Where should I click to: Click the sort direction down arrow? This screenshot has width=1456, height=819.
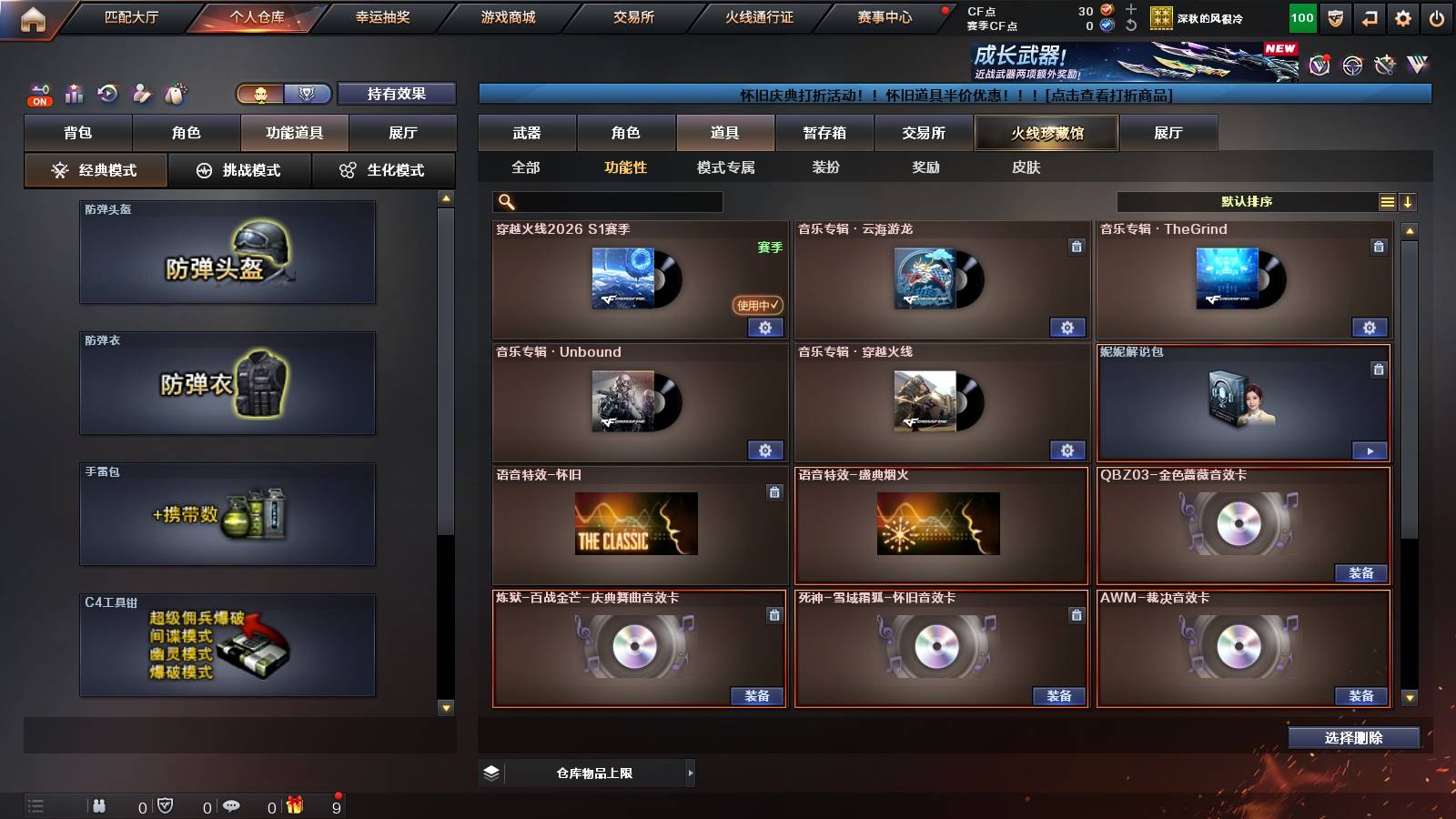pos(1409,201)
